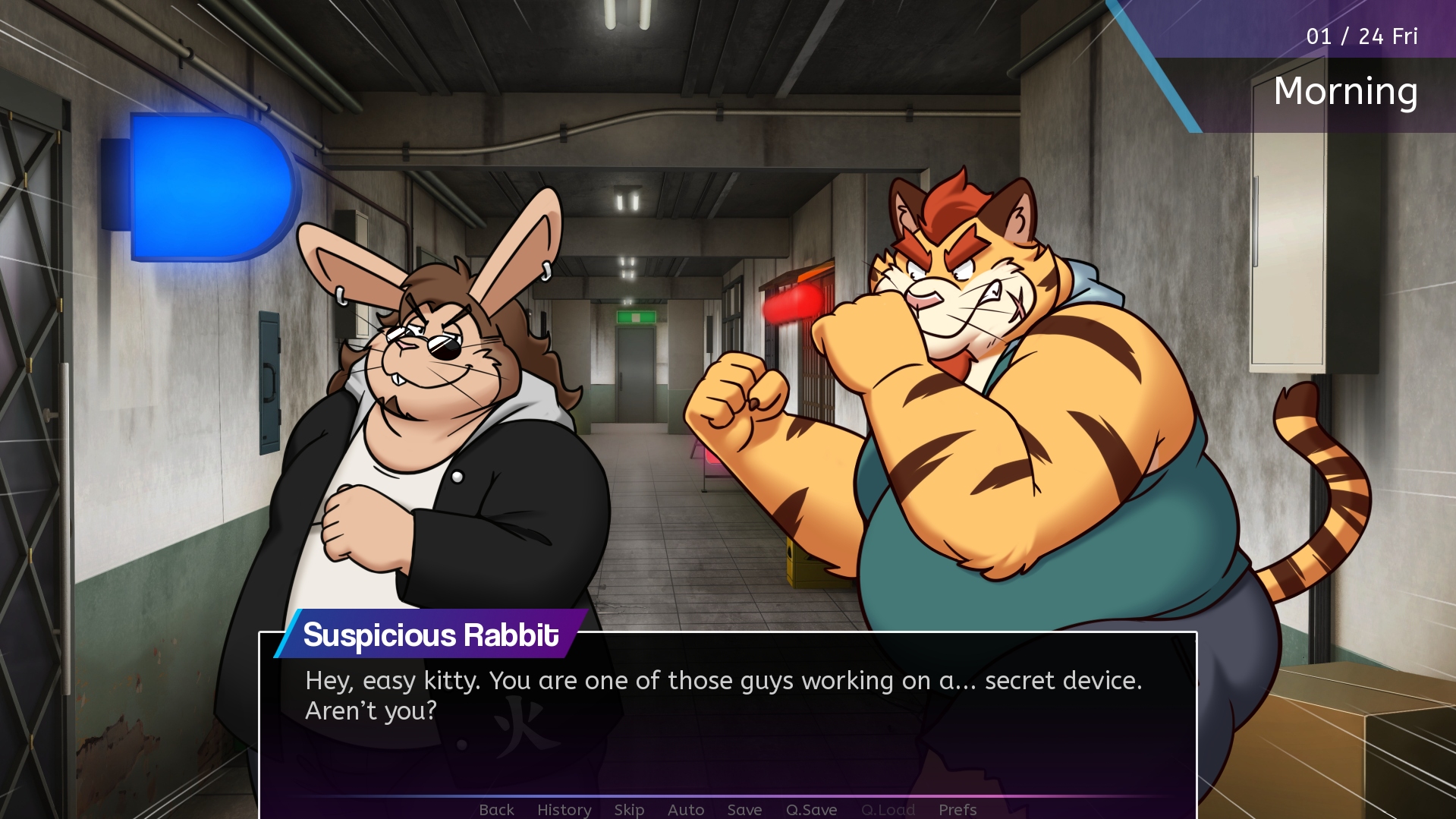
Task: Quick save with Q.Save
Action: [x=811, y=810]
